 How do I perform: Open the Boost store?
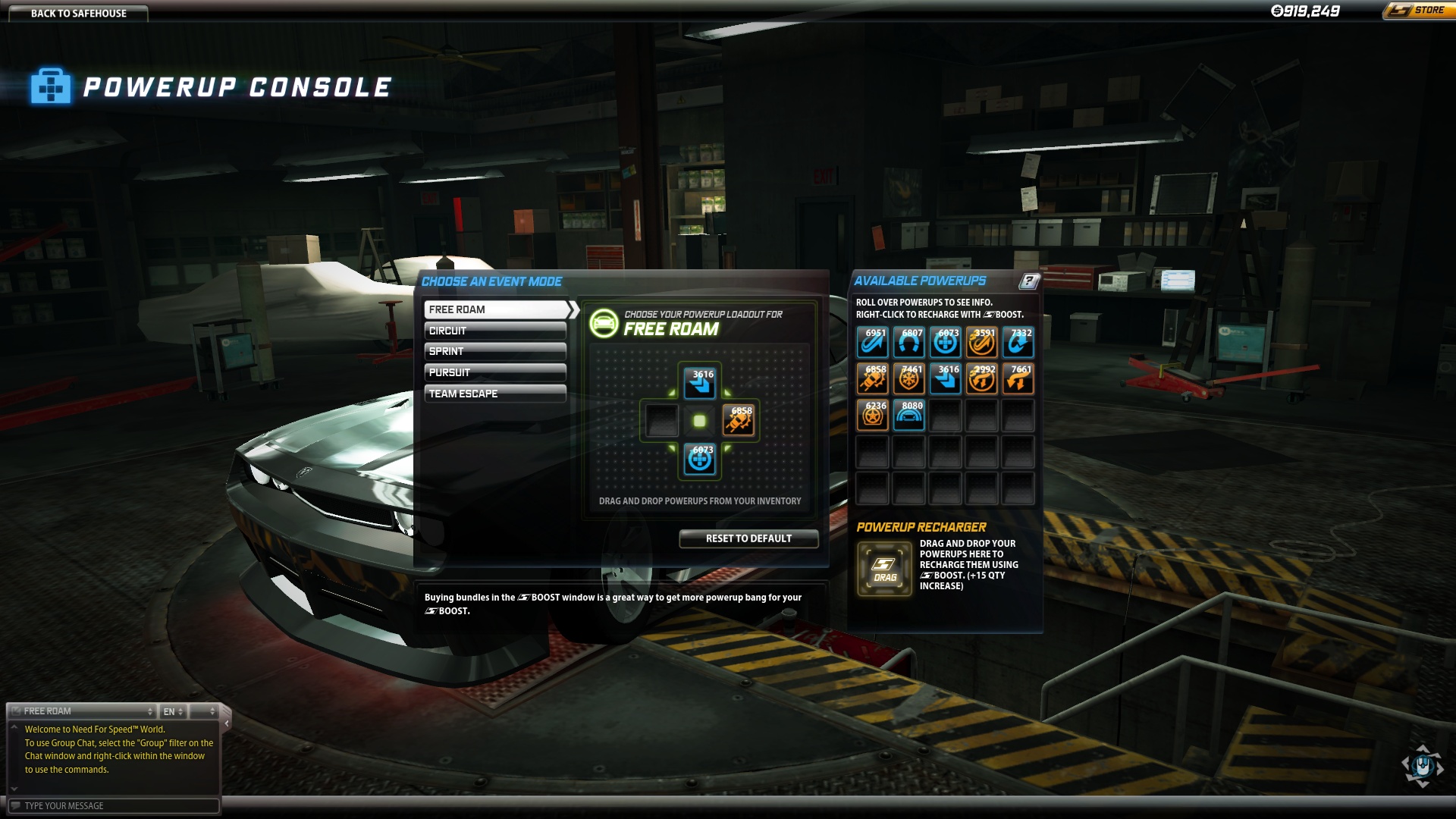pos(1418,11)
